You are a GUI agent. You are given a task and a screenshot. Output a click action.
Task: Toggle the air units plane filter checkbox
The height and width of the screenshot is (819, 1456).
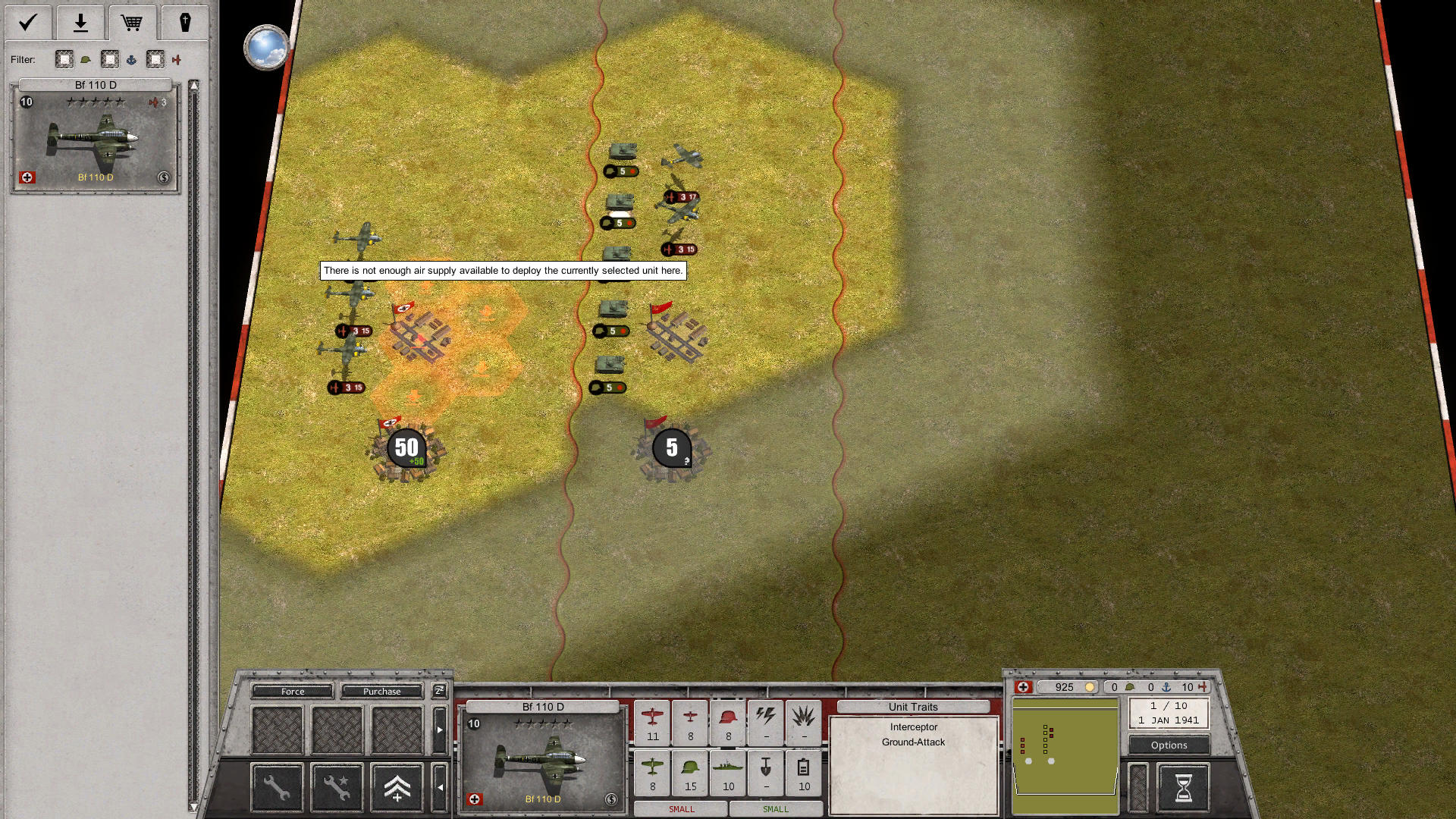pyautogui.click(x=155, y=59)
